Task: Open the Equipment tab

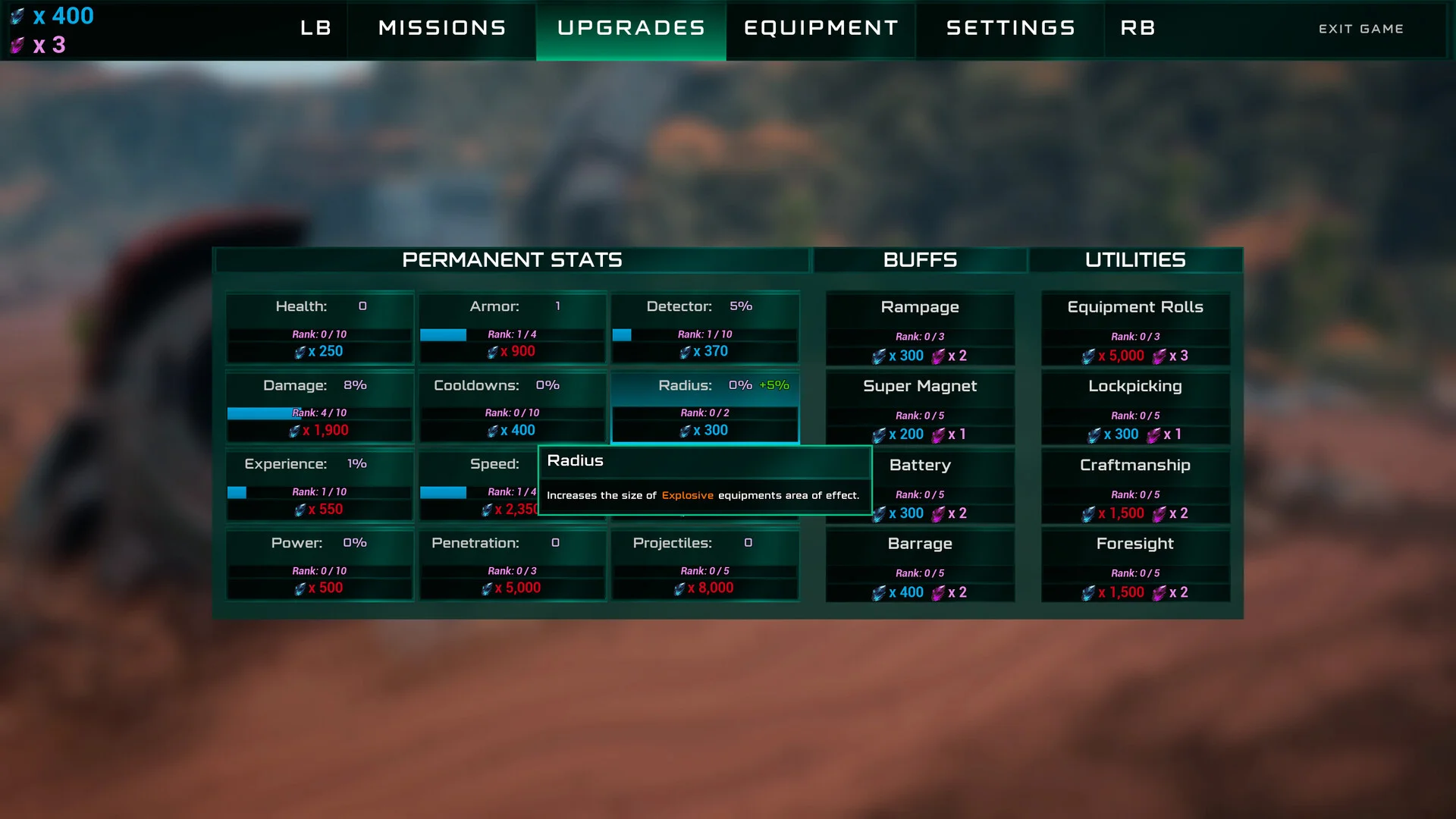Action: (x=821, y=29)
